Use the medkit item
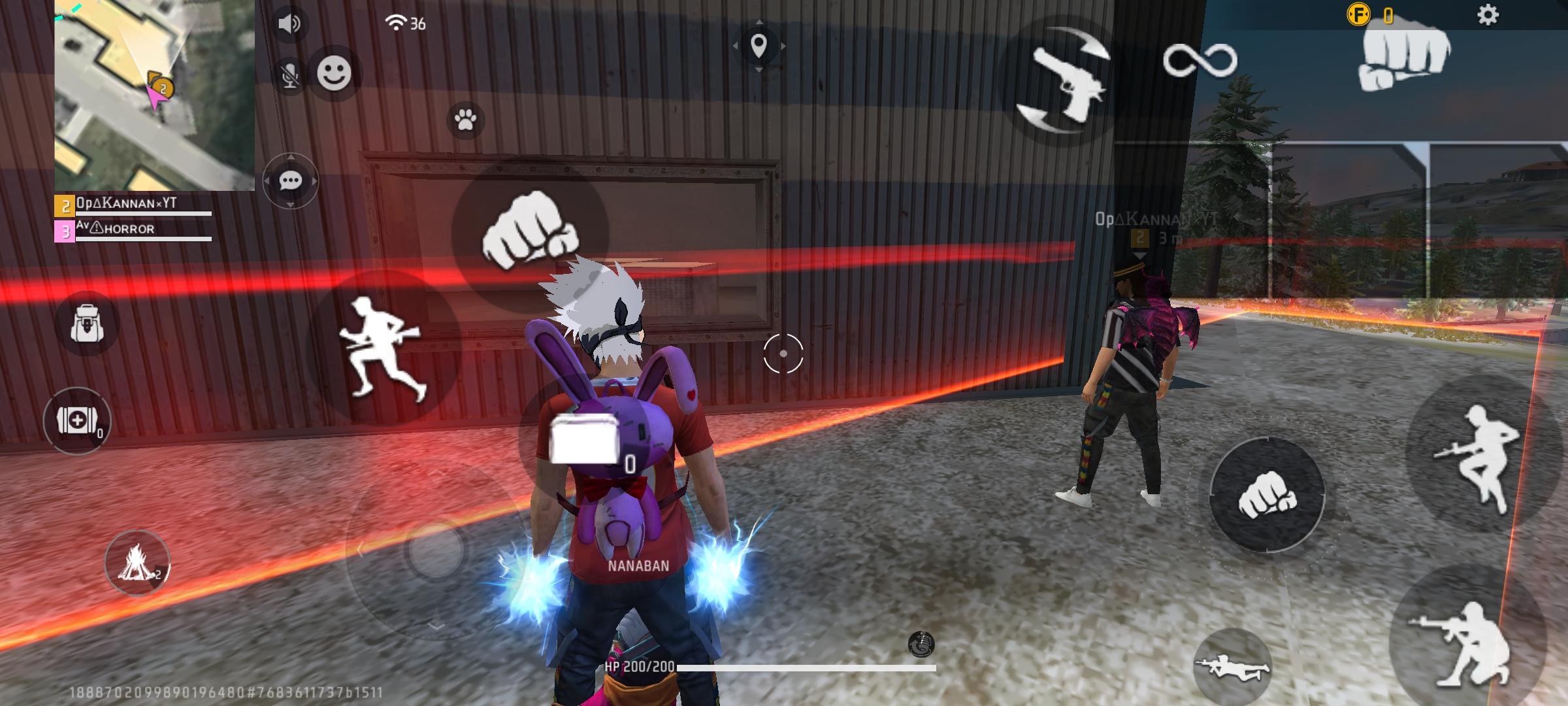 pos(76,421)
